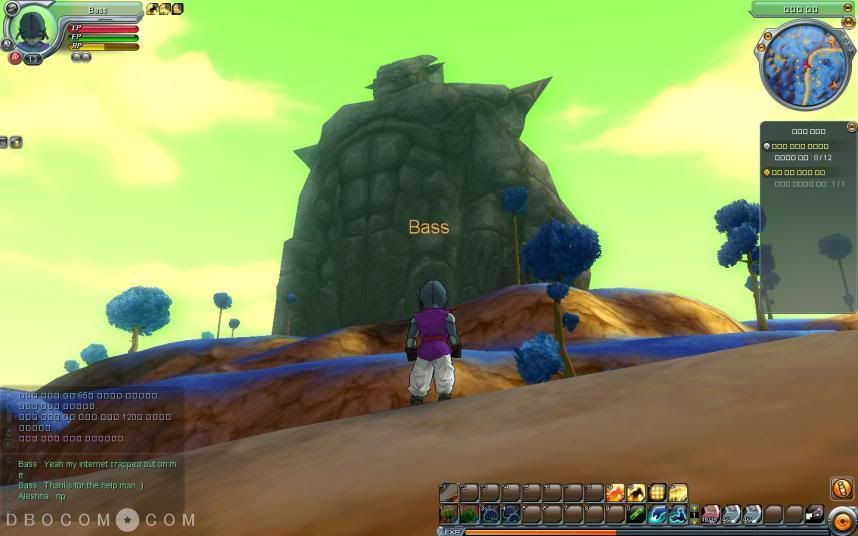The height and width of the screenshot is (536, 858).
Task: Activate the fiery orange skill icon
Action: tap(616, 493)
